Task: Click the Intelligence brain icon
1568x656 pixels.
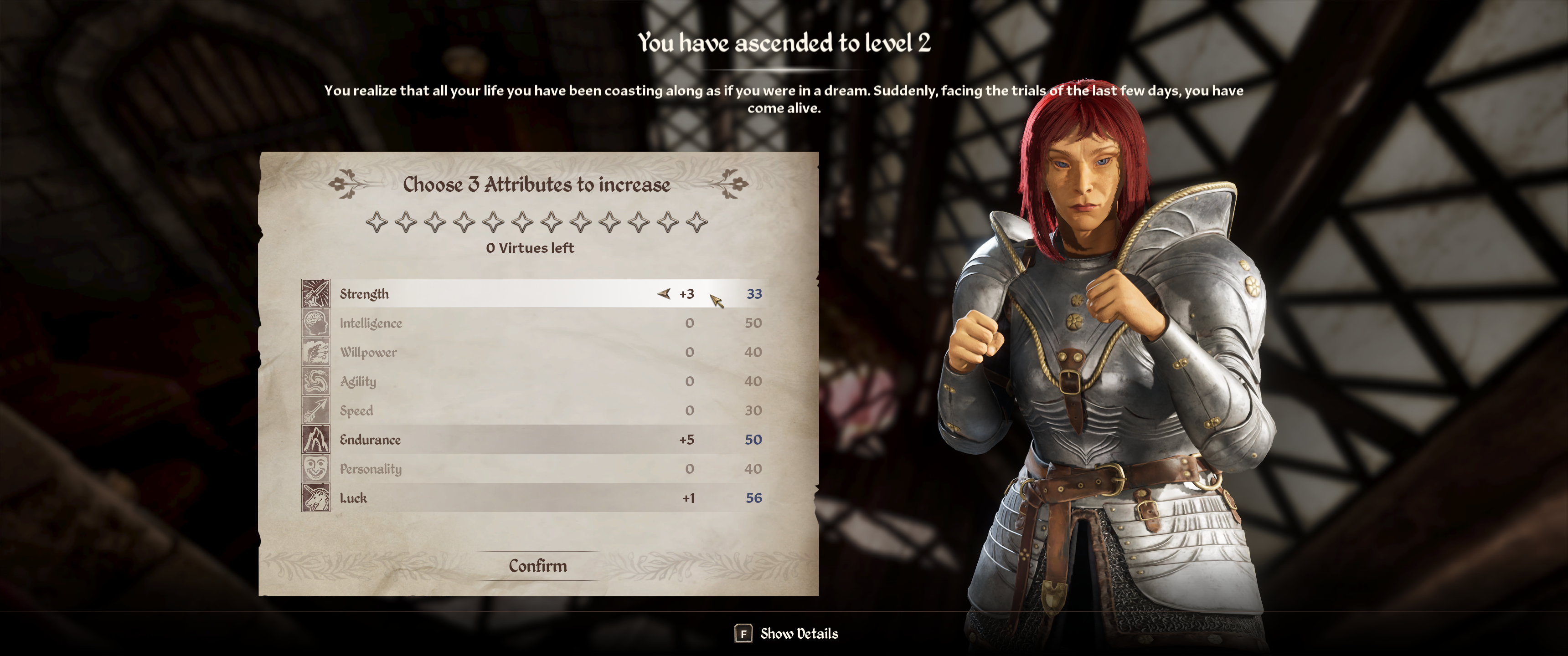Action: click(x=316, y=323)
